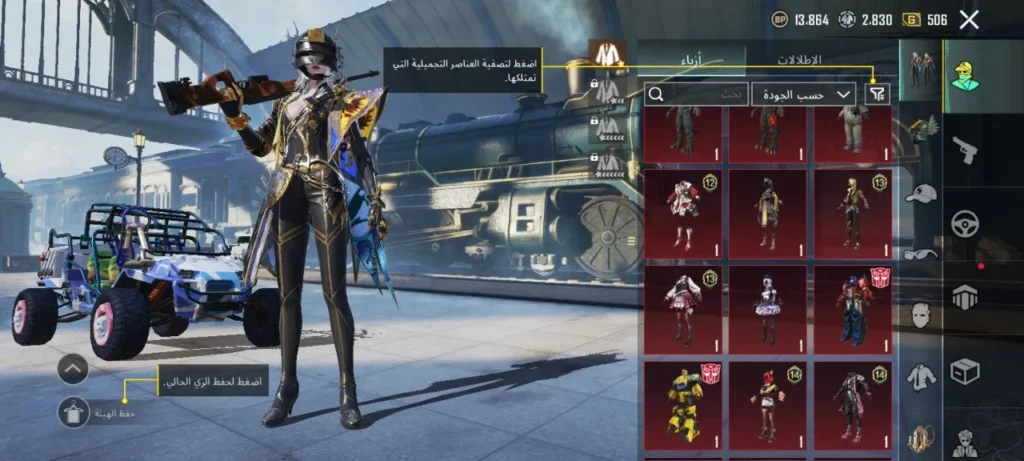
Task: Choose the first outfit preset slot
Action: click(606, 55)
